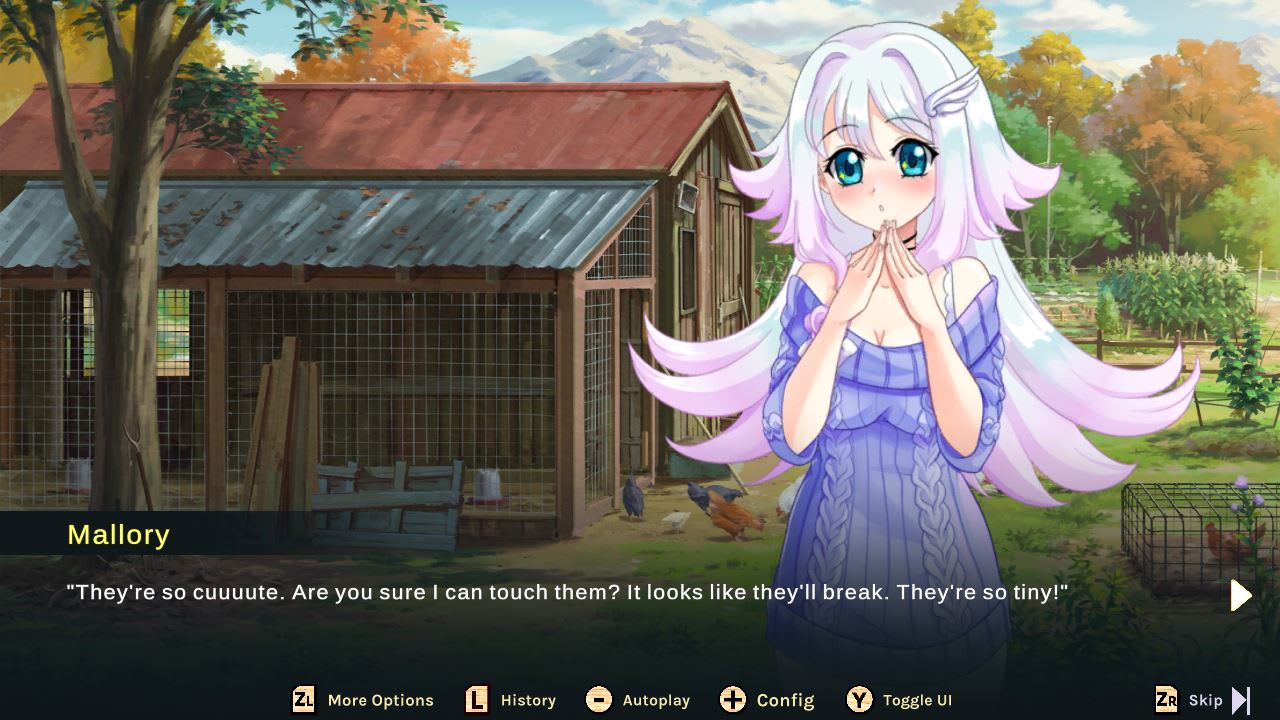Select the Config menu entry
The width and height of the screenshot is (1280, 720).
(786, 700)
